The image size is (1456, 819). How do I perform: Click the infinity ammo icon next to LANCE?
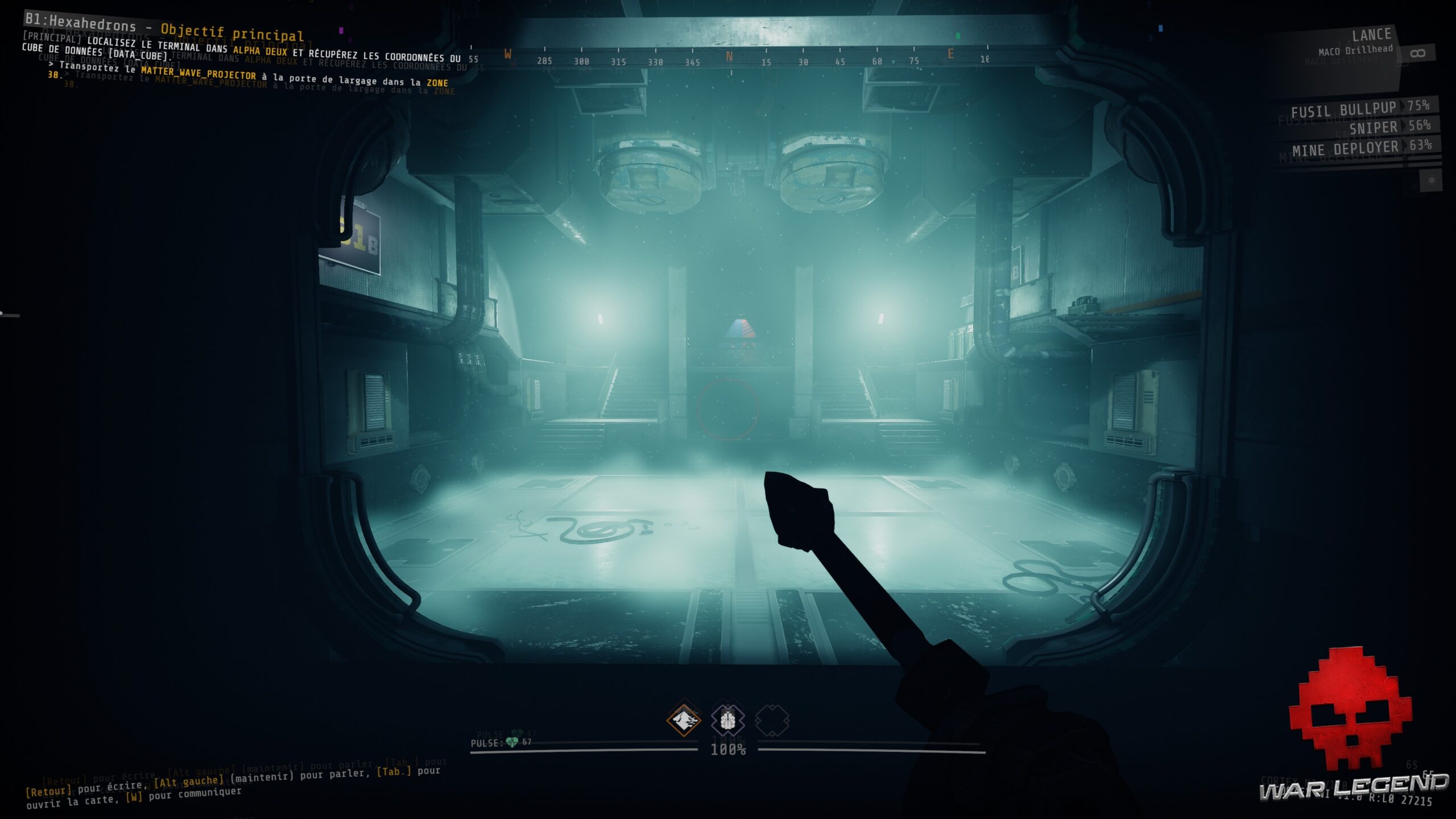tap(1417, 54)
